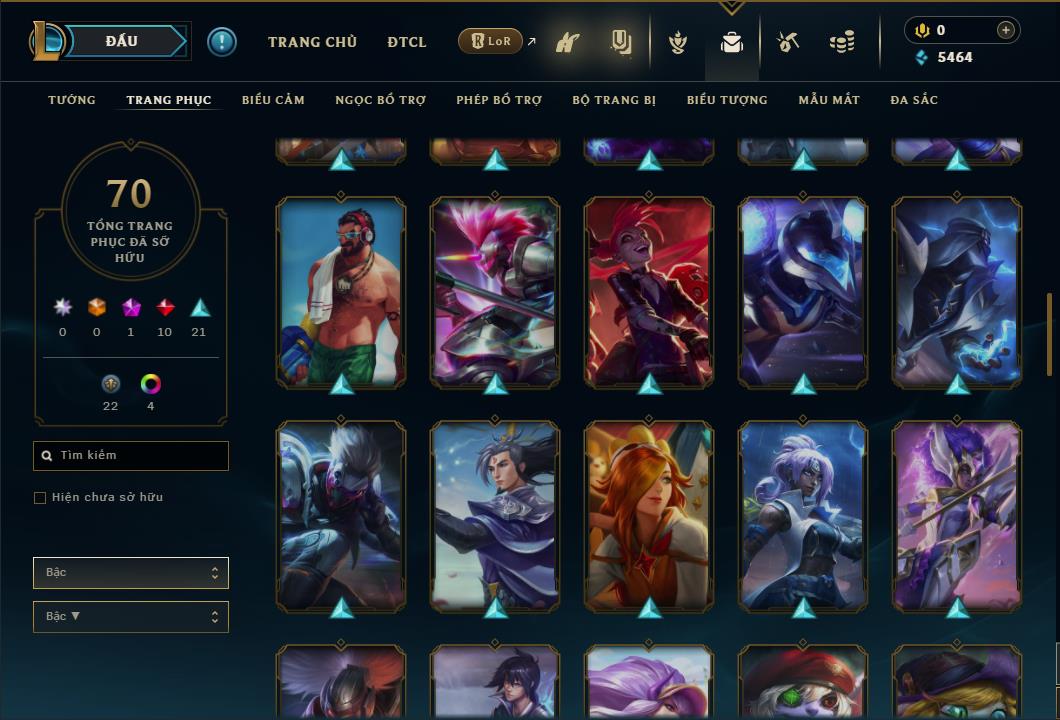Open the Bậc ▼ sorting dropdown
The image size is (1060, 720).
point(131,617)
